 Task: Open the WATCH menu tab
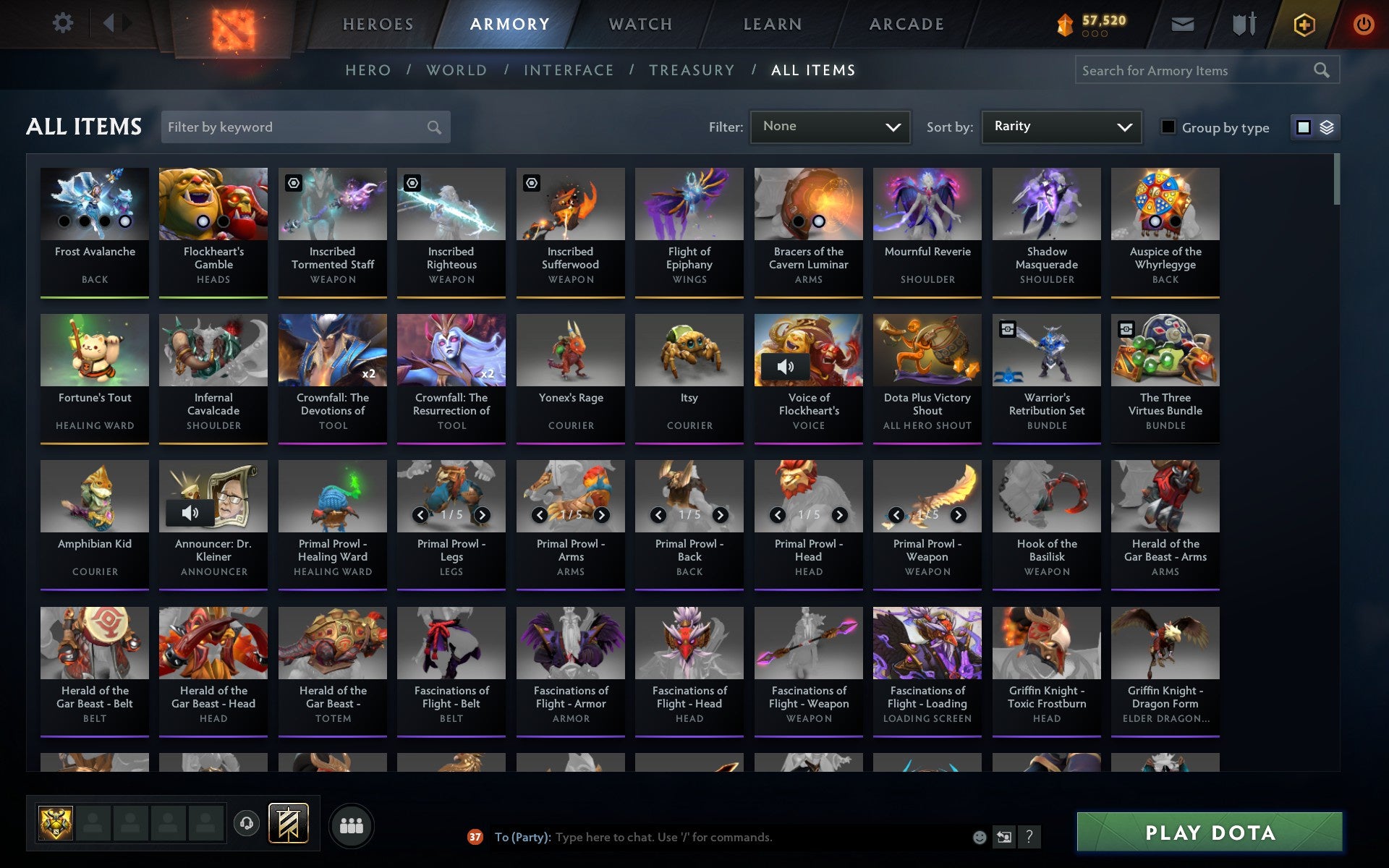pyautogui.click(x=640, y=23)
